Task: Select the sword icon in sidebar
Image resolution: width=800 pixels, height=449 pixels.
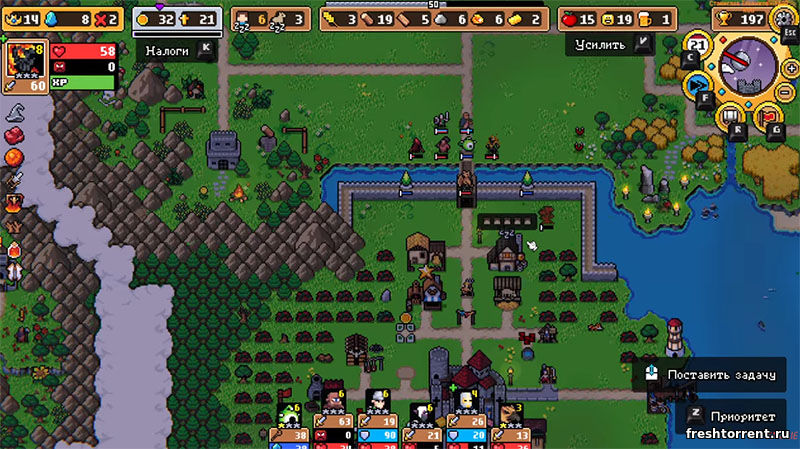Action: pos(15,181)
